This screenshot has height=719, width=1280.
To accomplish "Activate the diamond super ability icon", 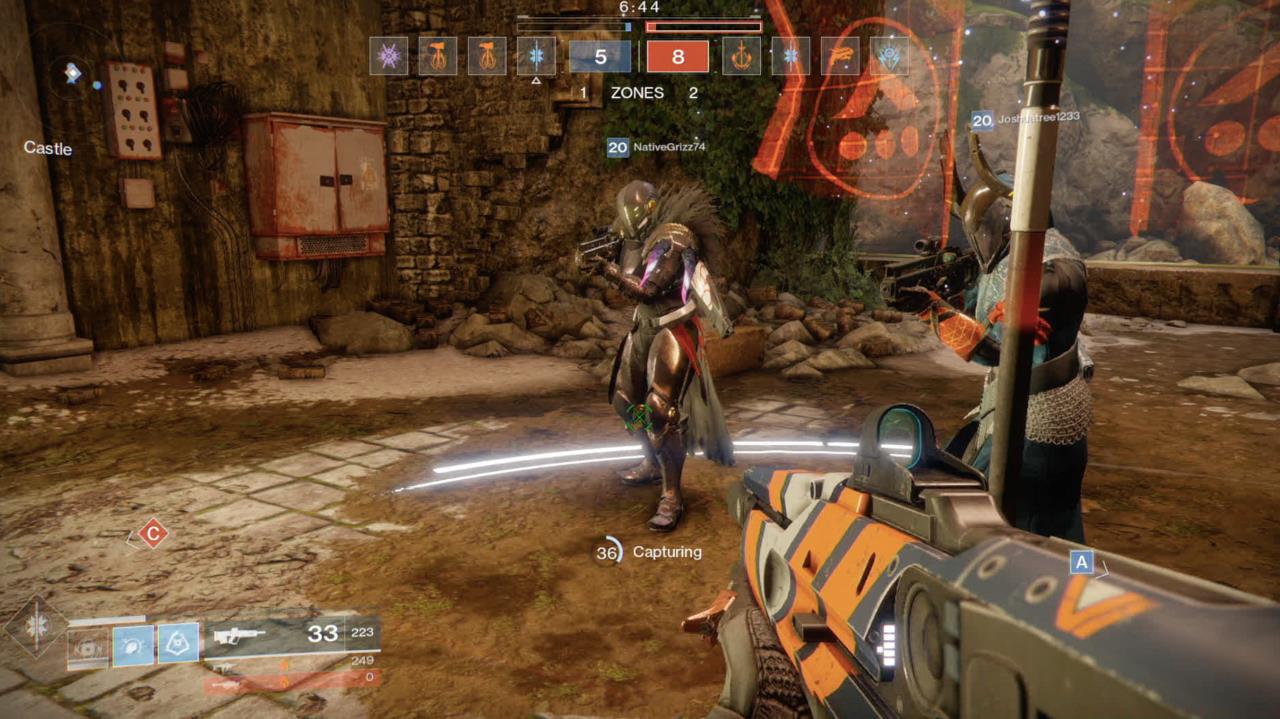I will pyautogui.click(x=38, y=628).
